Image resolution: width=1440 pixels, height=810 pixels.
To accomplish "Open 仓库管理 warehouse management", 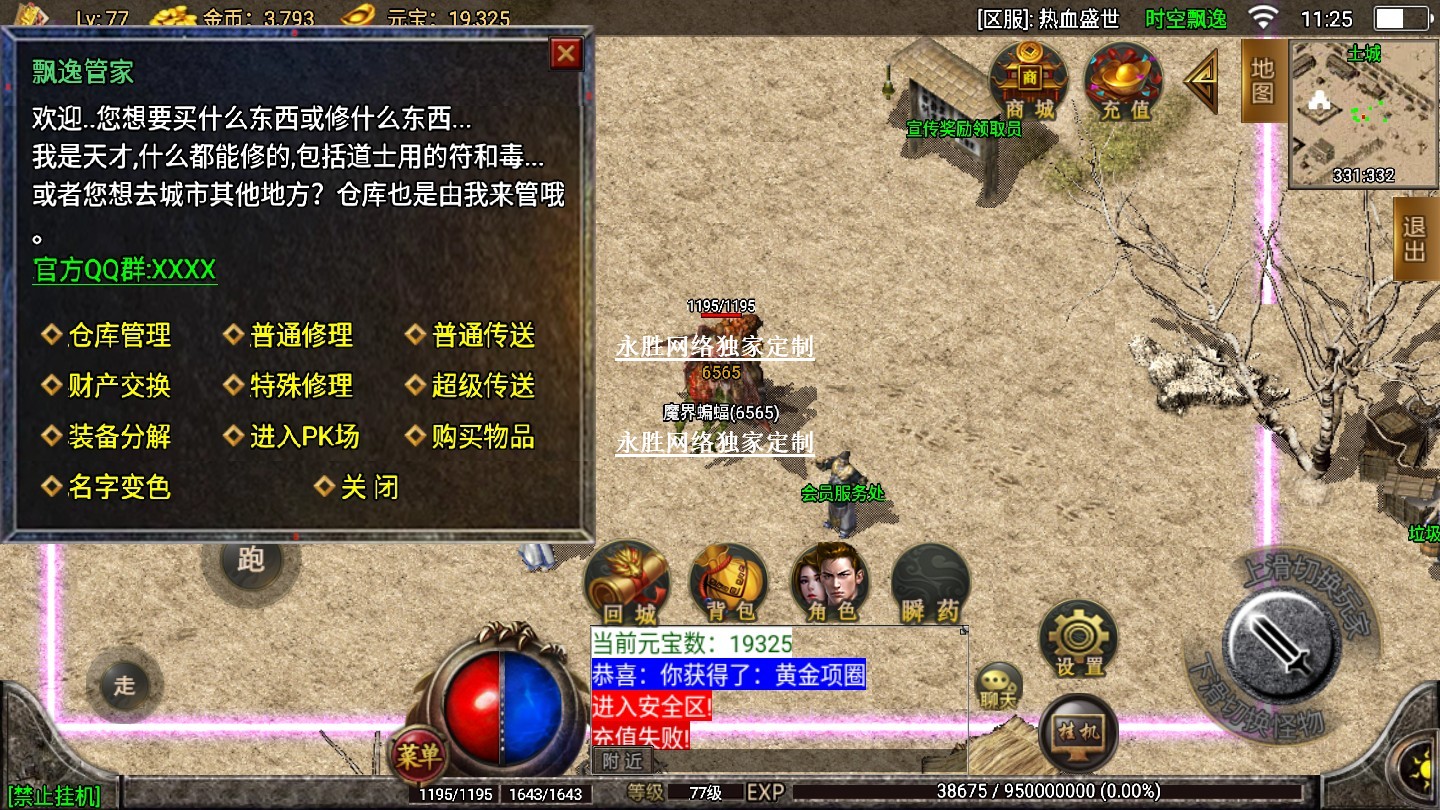I will [x=119, y=336].
